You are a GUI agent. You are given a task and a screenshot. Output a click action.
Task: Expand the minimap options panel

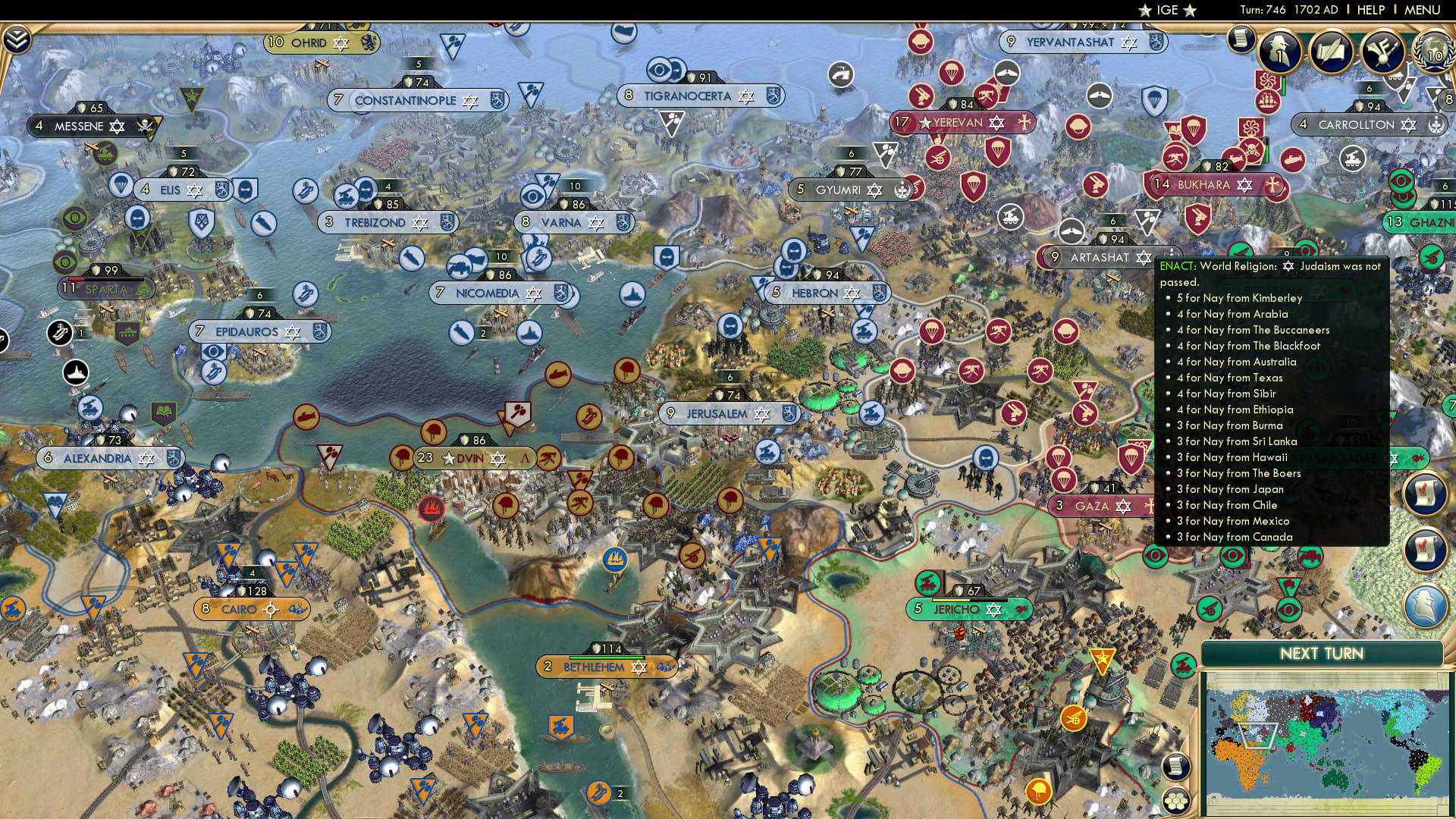1177,801
